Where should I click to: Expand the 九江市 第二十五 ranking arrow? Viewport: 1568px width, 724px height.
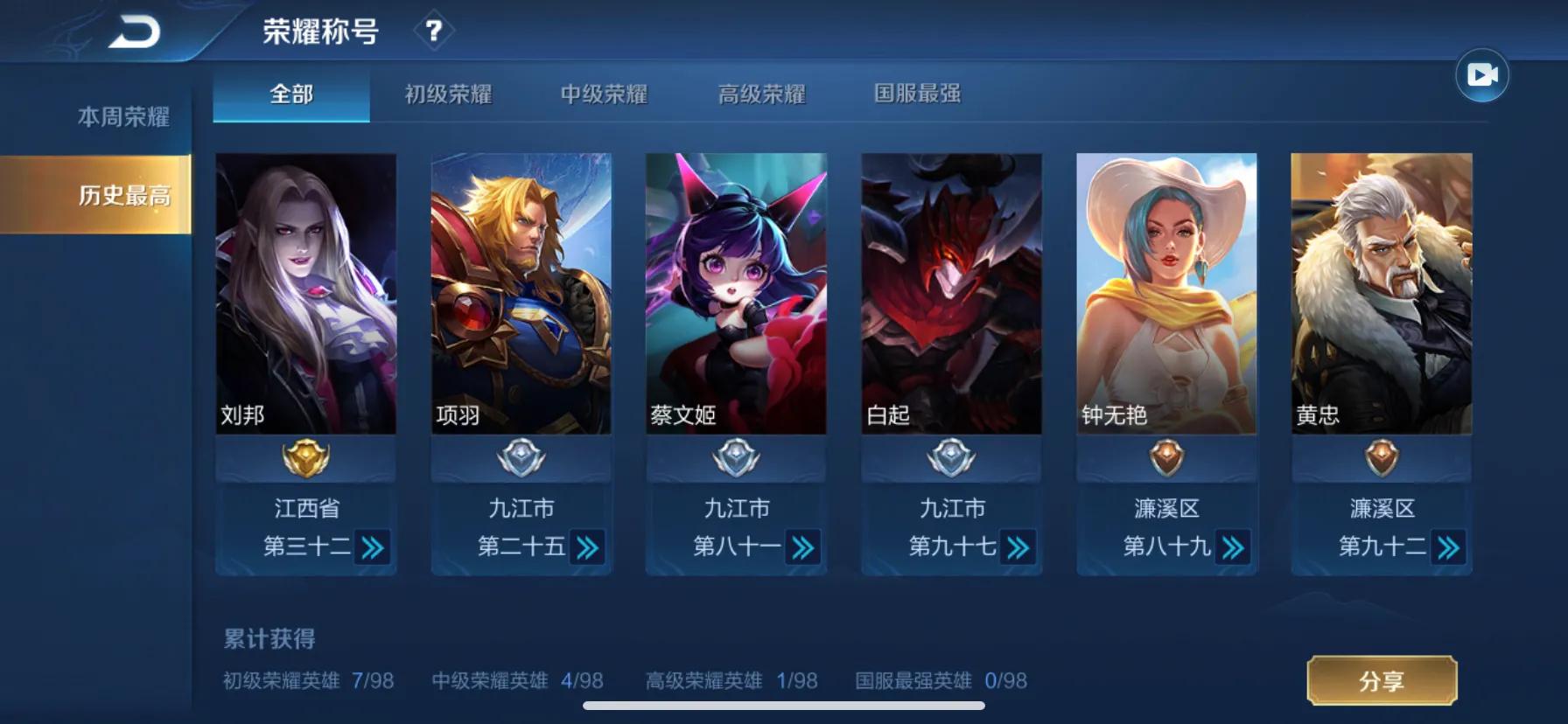(588, 548)
